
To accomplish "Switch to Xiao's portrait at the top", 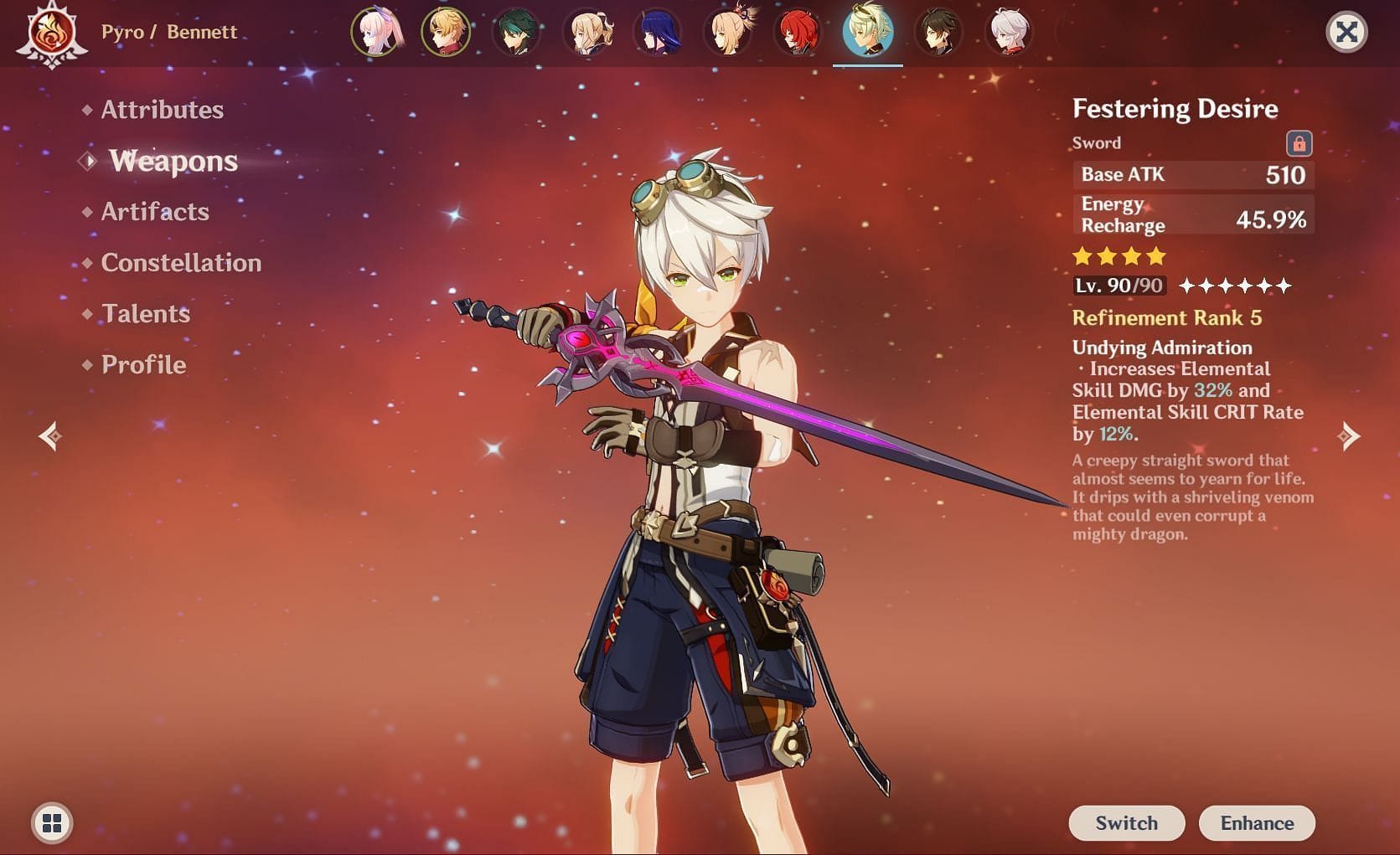I will 514,33.
